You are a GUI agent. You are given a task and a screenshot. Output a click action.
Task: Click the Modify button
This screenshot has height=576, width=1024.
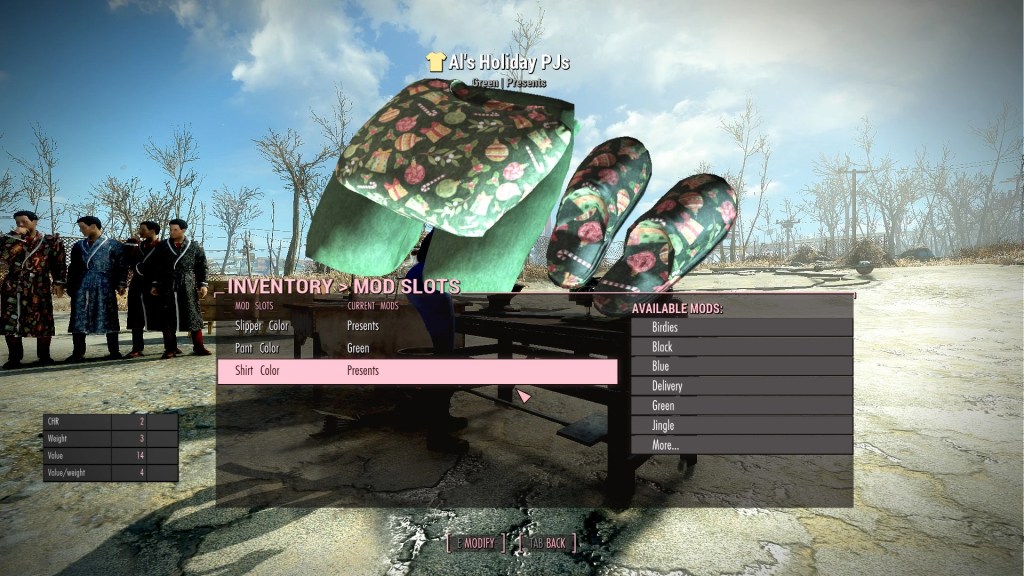click(476, 543)
